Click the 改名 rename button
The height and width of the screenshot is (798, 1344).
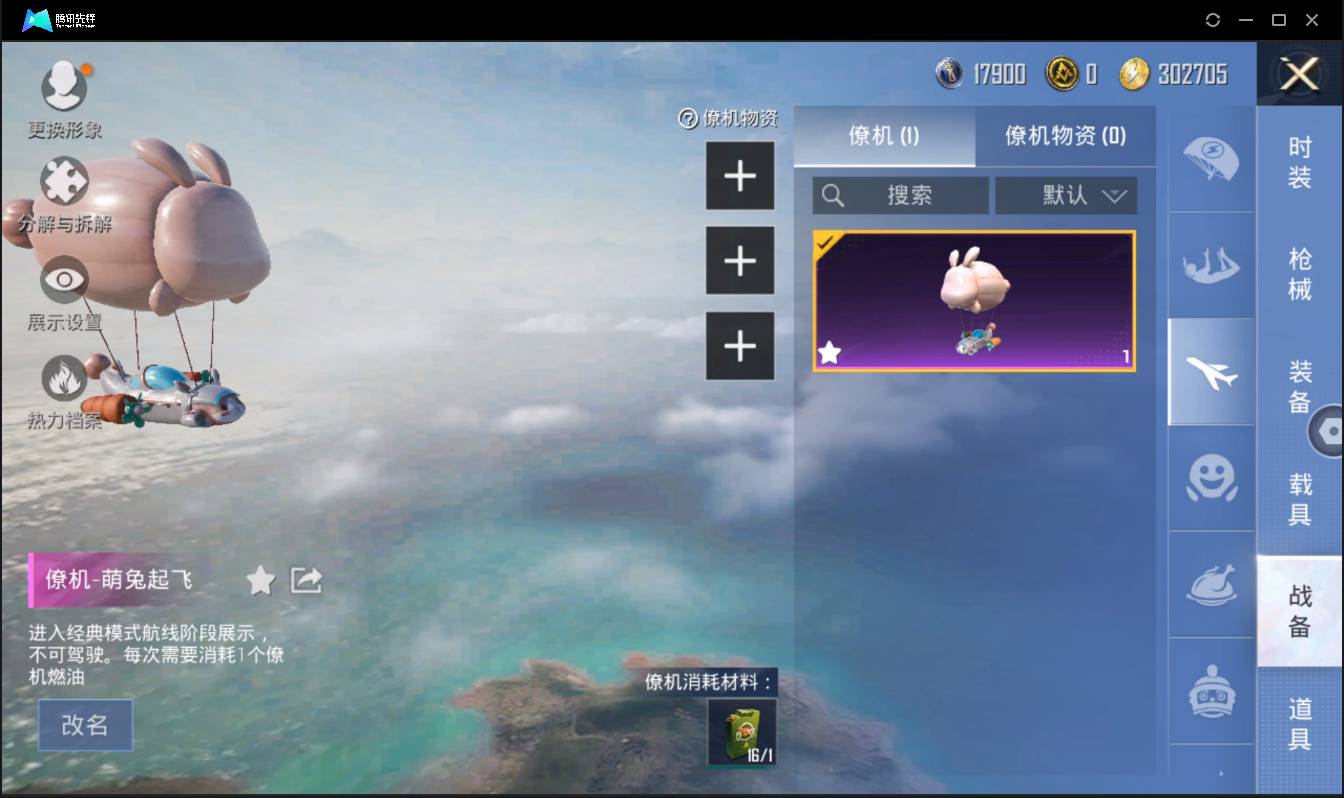(85, 726)
